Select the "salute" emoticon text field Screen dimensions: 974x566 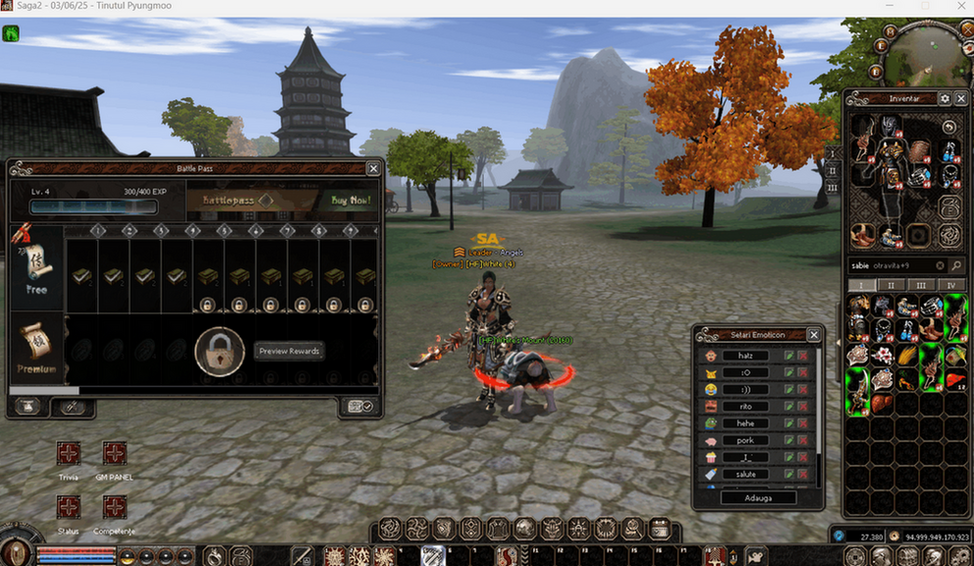point(746,475)
